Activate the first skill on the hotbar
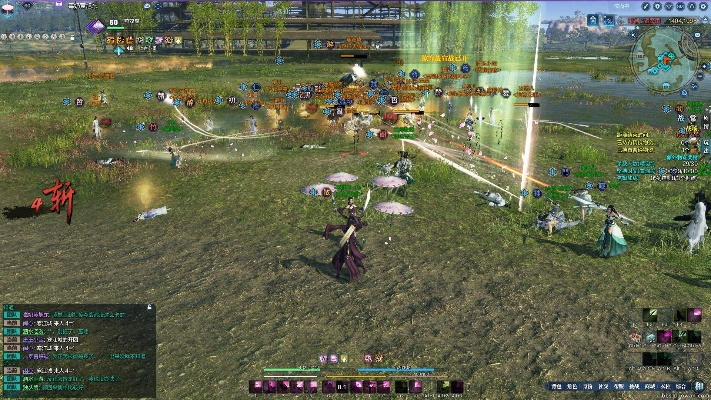The height and width of the screenshot is (400, 711). pyautogui.click(x=256, y=386)
